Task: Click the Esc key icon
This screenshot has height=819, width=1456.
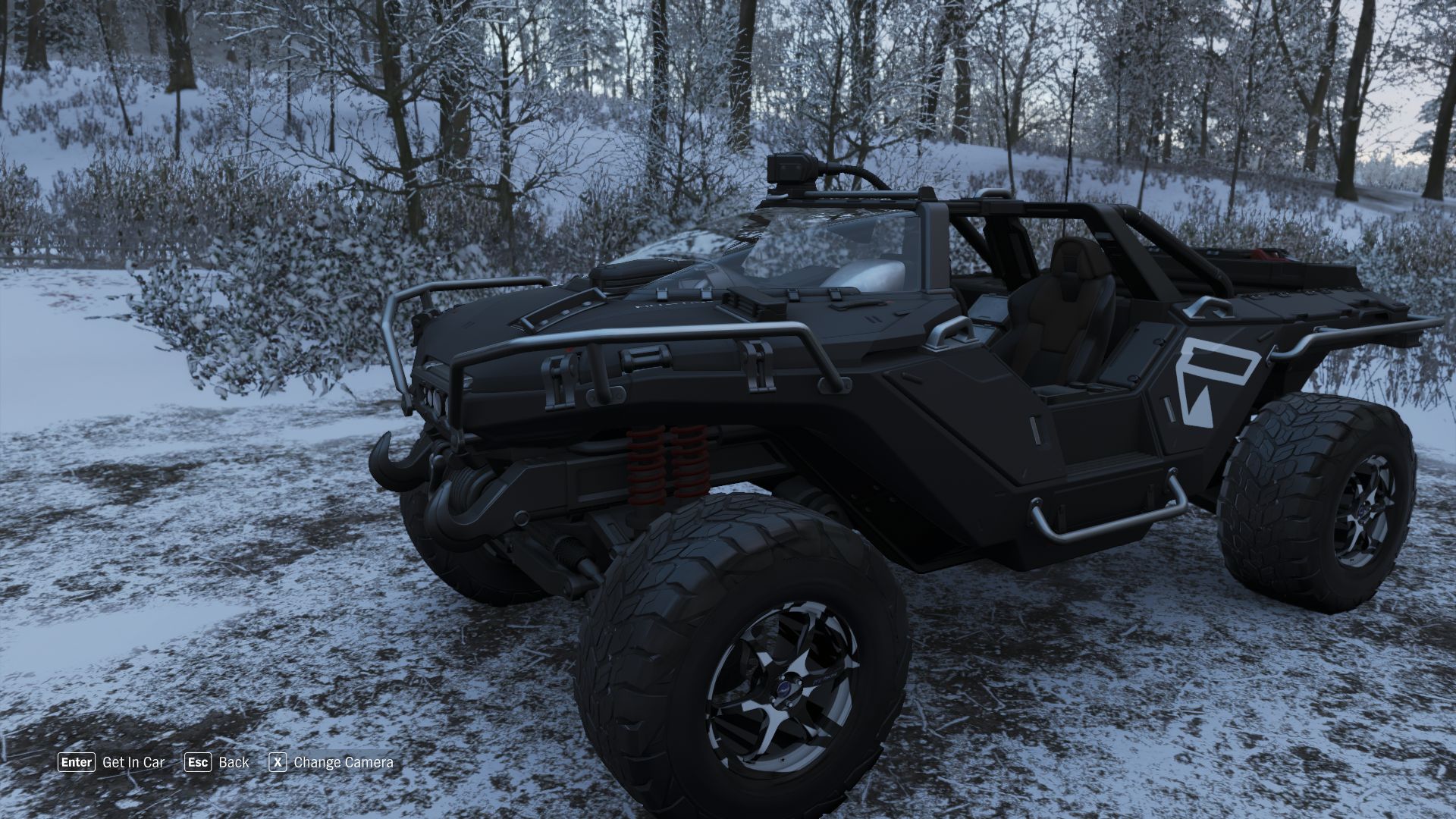Action: coord(199,762)
